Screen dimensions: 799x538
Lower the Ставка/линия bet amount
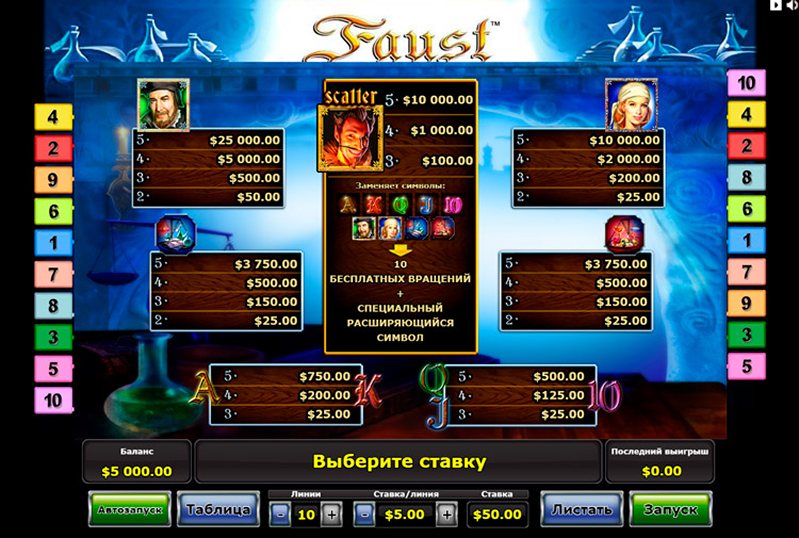365,514
